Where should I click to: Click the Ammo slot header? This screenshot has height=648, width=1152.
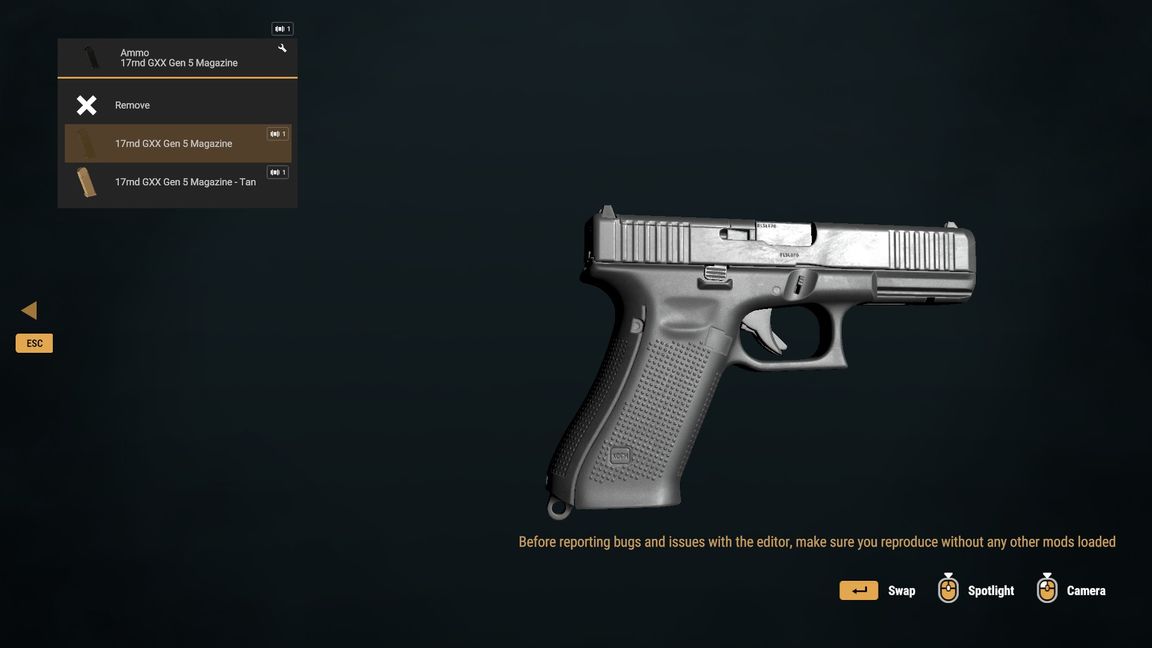click(x=177, y=58)
